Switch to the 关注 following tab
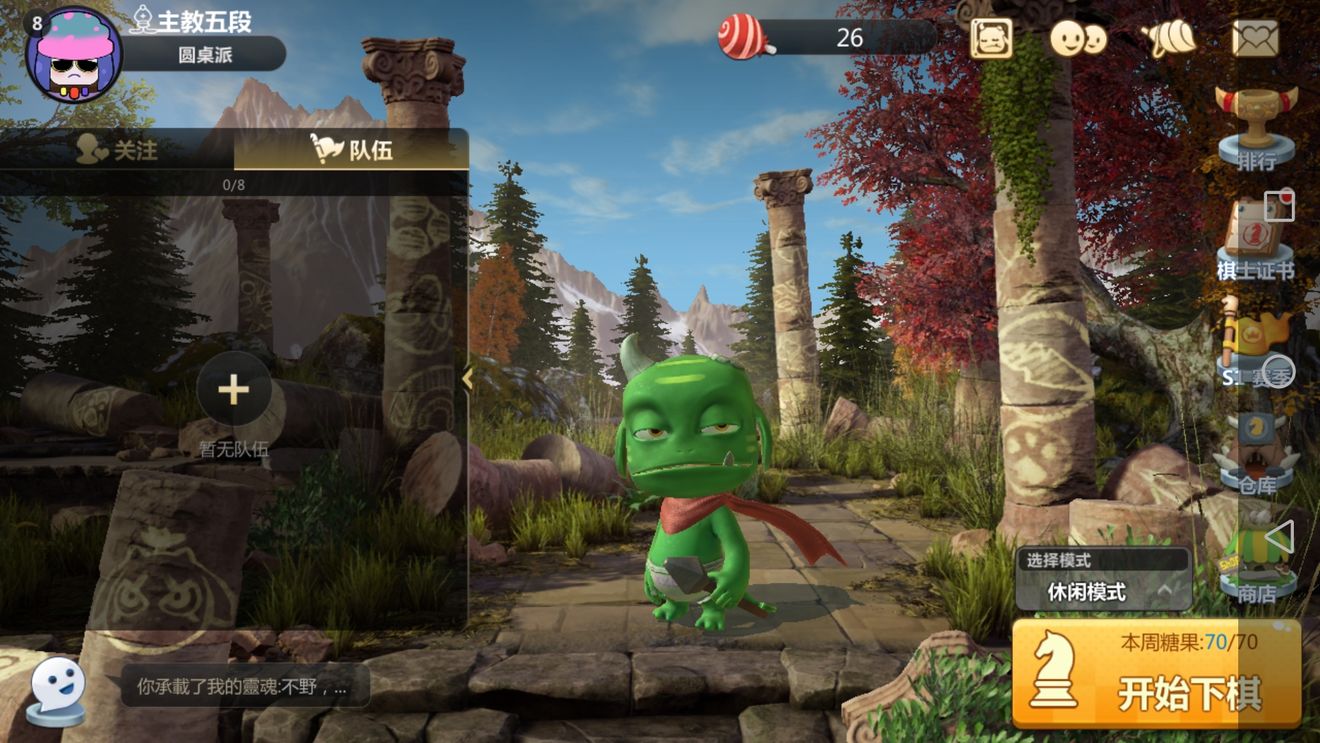The height and width of the screenshot is (743, 1320). 118,150
